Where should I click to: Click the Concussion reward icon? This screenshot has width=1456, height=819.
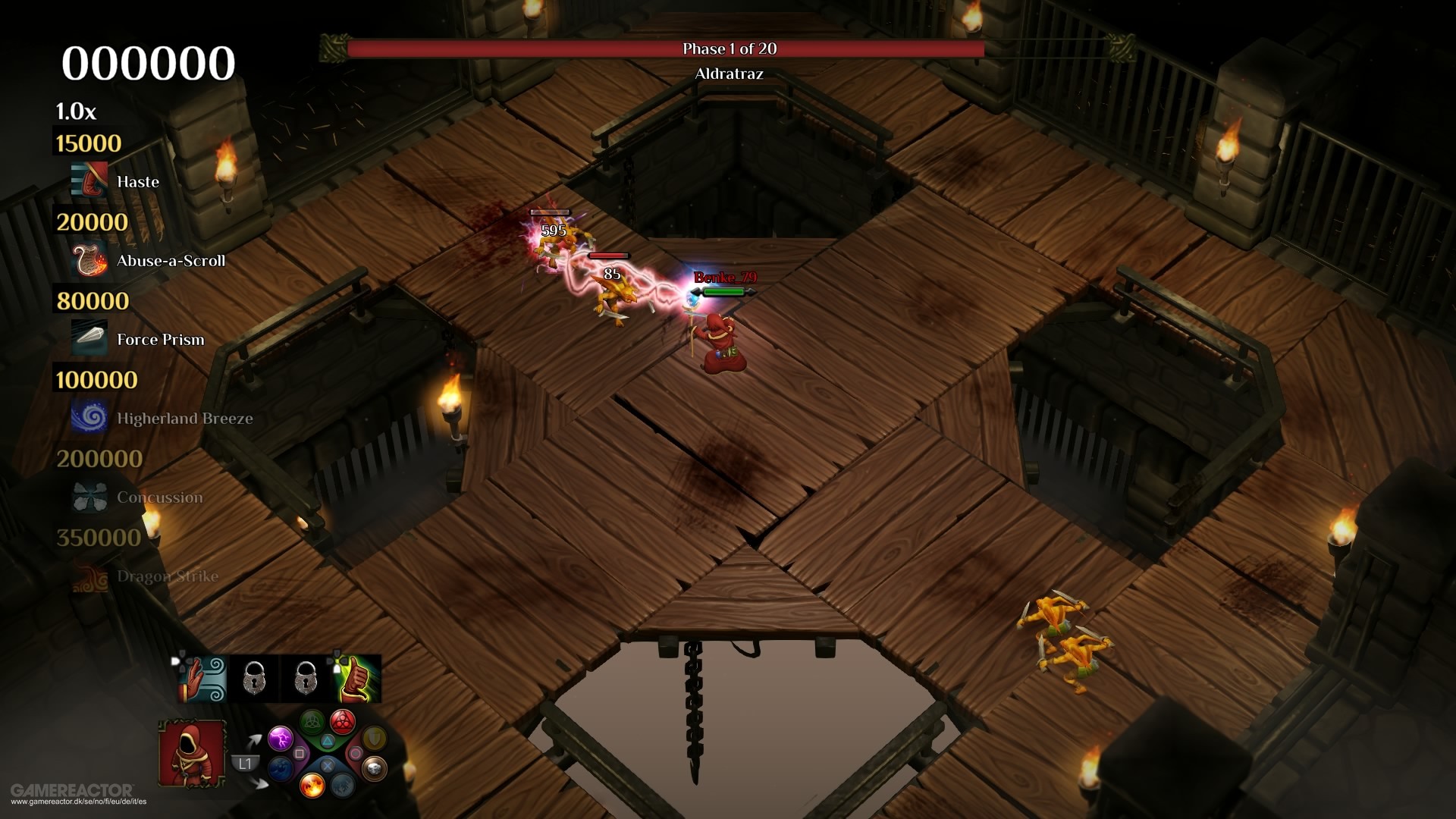(x=89, y=497)
